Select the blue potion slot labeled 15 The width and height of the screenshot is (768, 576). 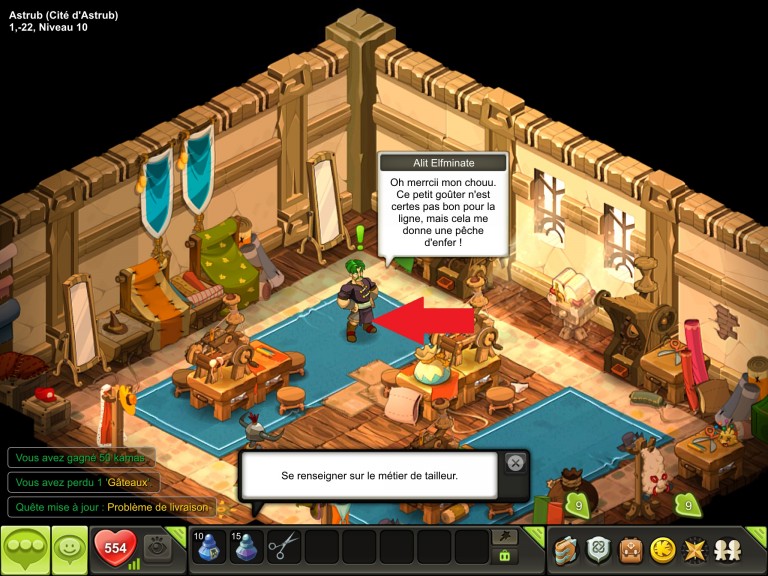click(246, 547)
